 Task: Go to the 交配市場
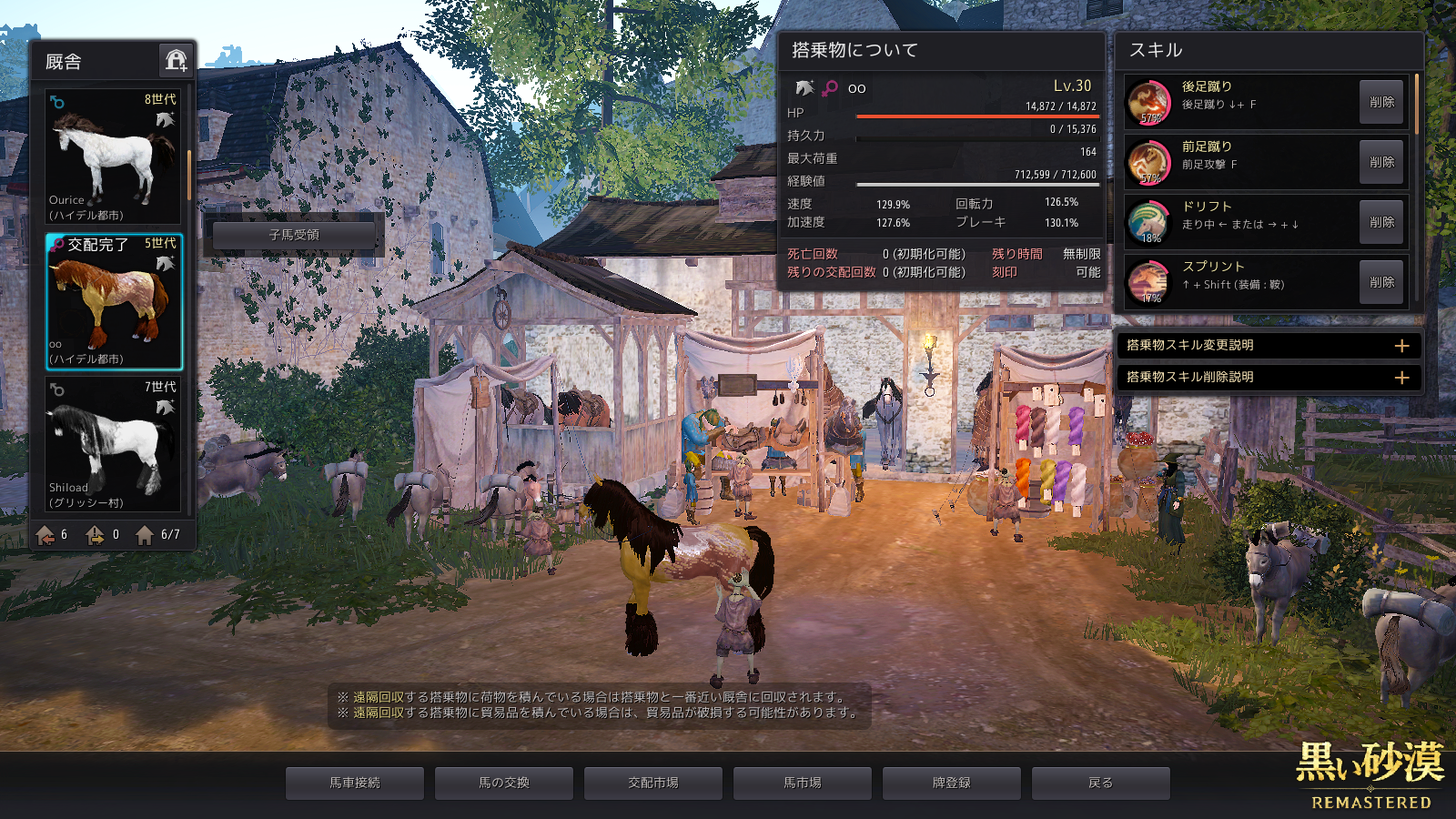[653, 783]
